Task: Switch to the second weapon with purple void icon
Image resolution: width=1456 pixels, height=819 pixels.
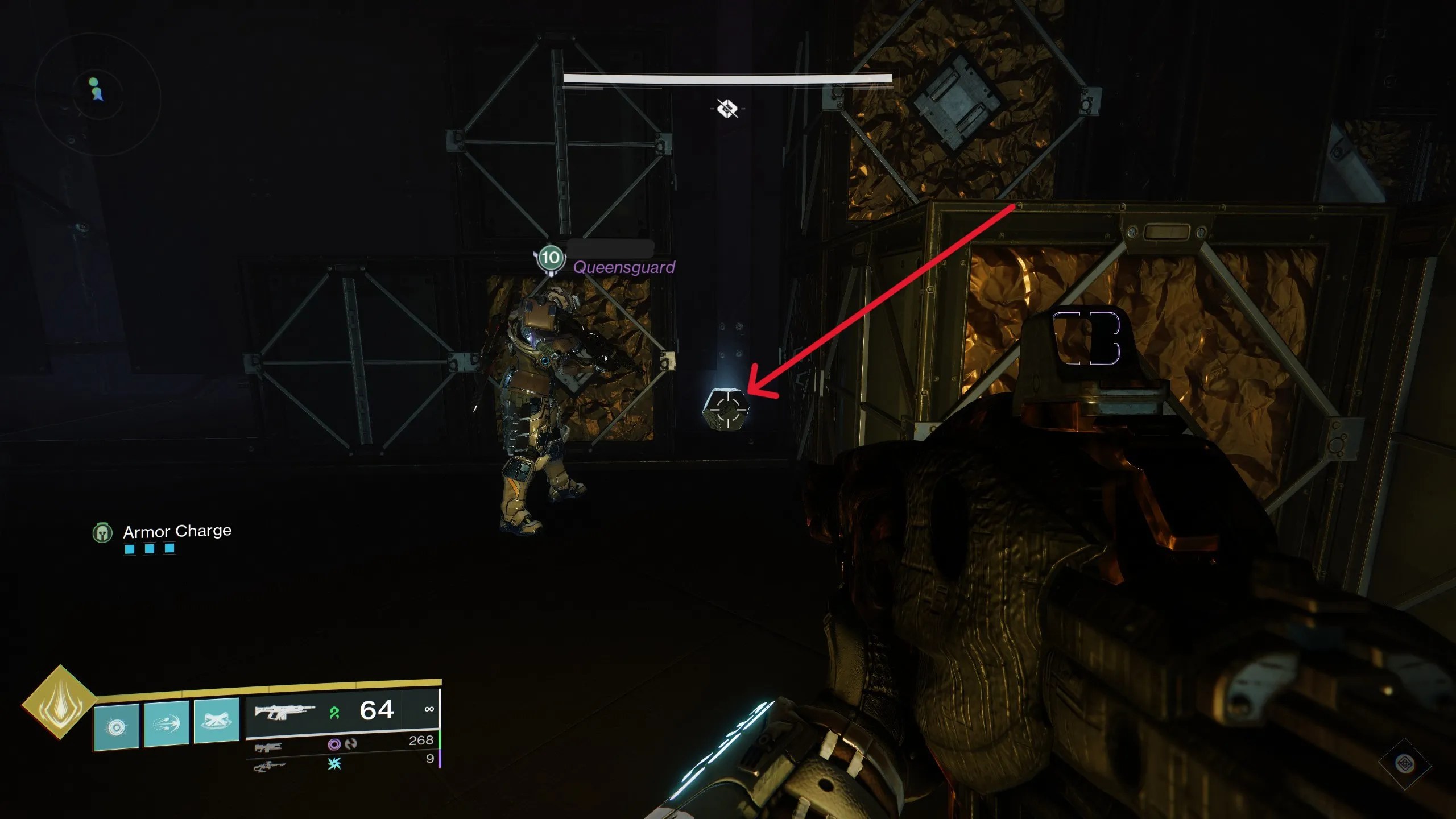Action: tap(268, 746)
